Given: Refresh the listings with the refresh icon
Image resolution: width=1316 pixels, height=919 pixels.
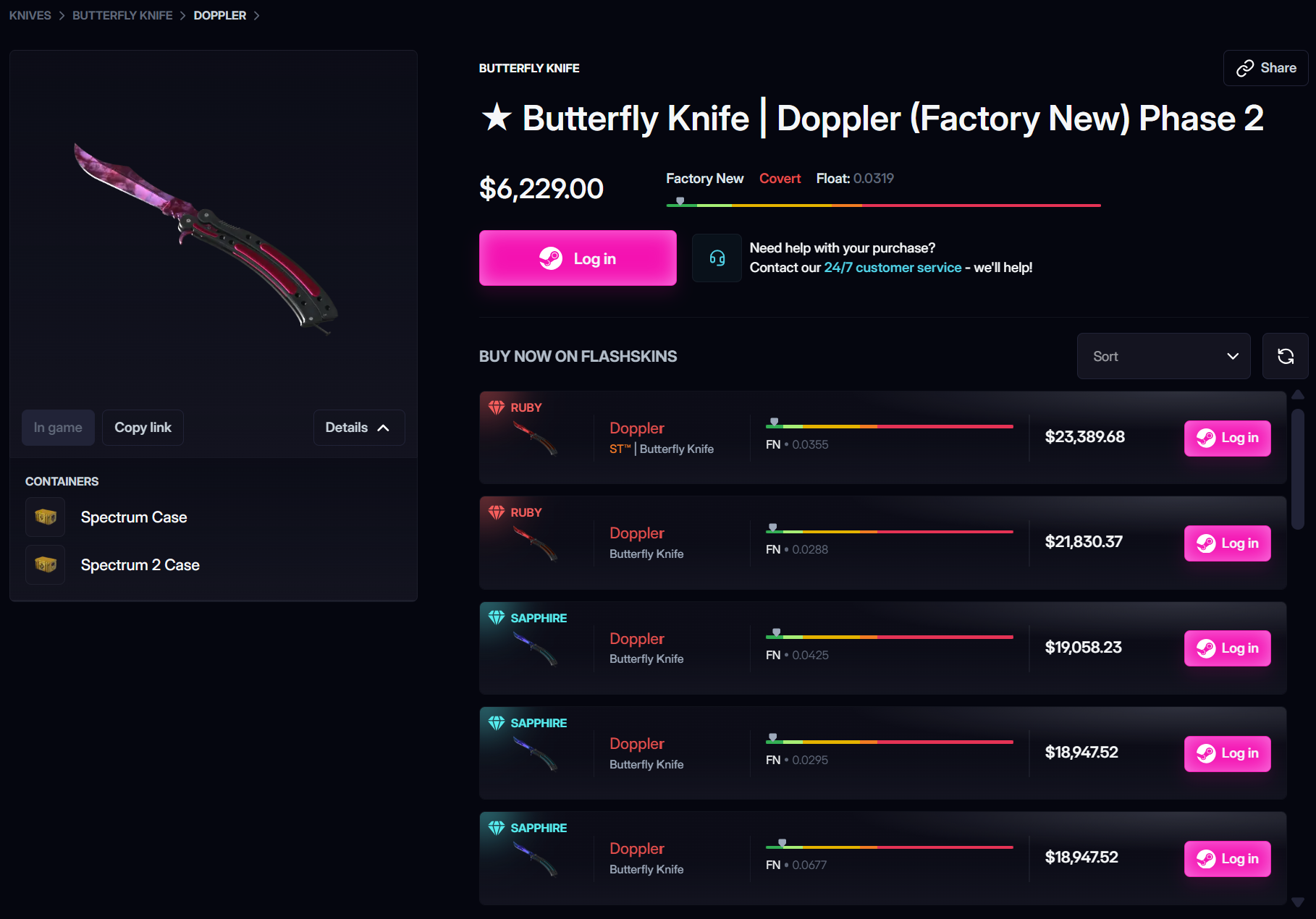Looking at the screenshot, I should [x=1286, y=355].
